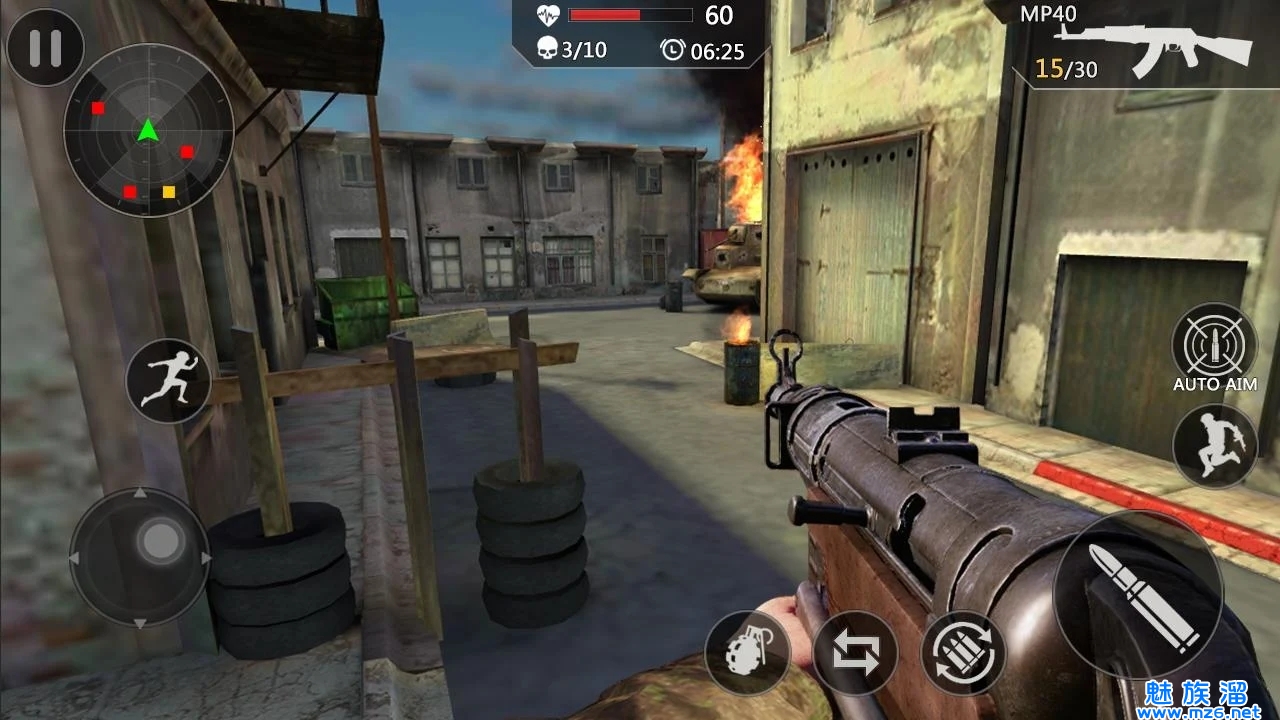Tap the radar minimap
This screenshot has height=720, width=1280.
(x=148, y=130)
